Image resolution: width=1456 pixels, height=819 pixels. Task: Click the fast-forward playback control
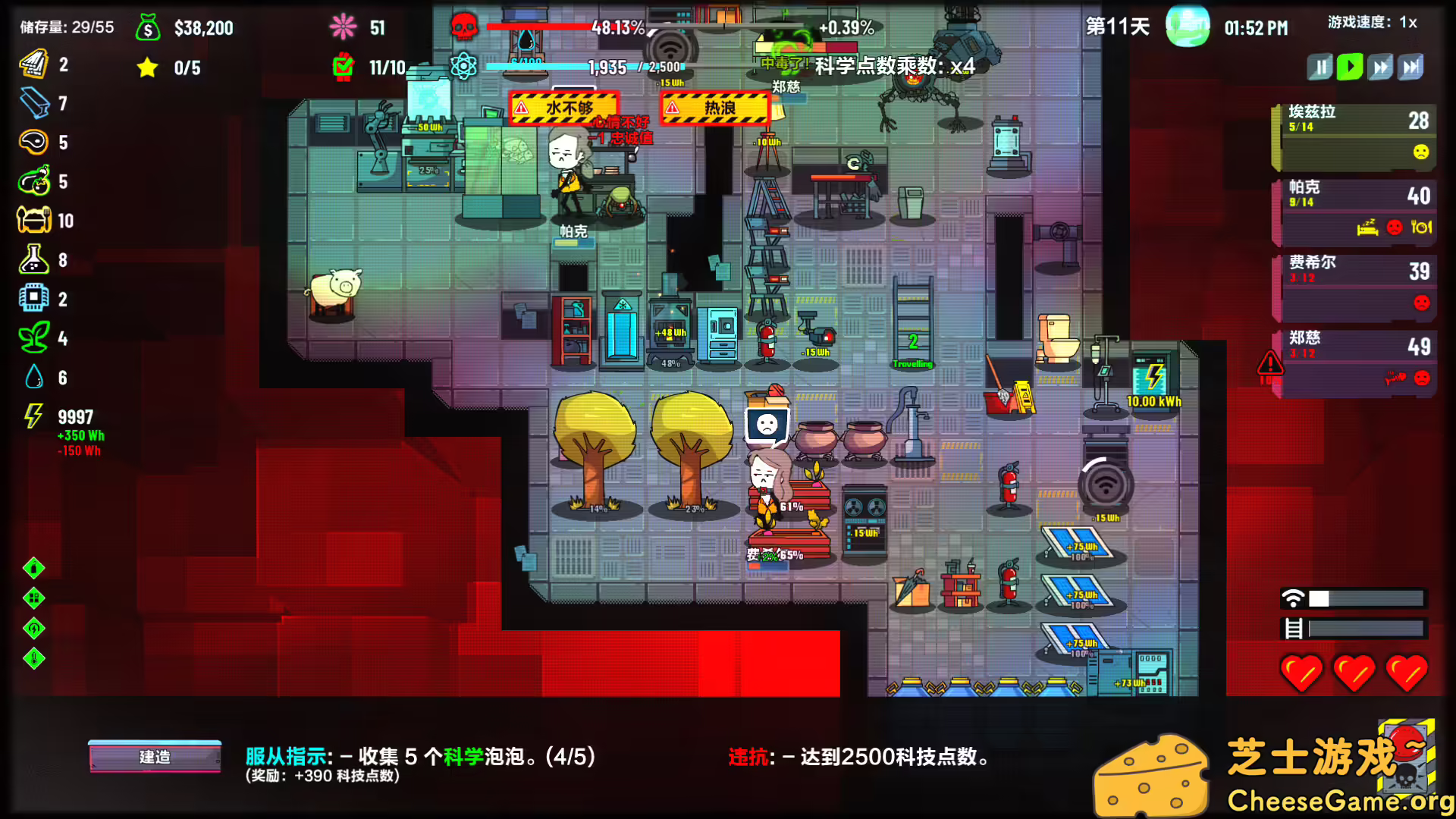tap(1380, 66)
